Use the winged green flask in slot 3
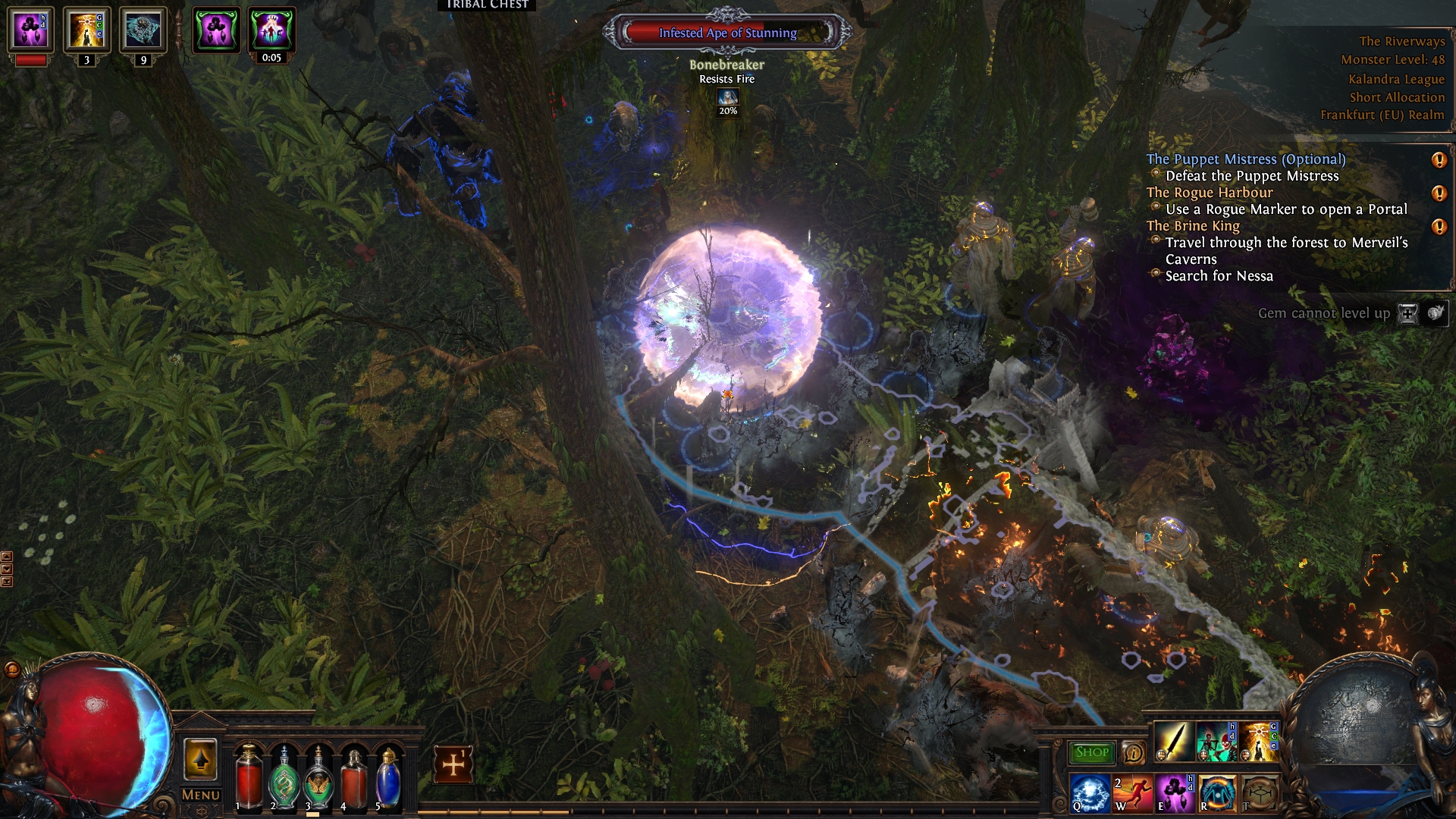 (x=318, y=780)
